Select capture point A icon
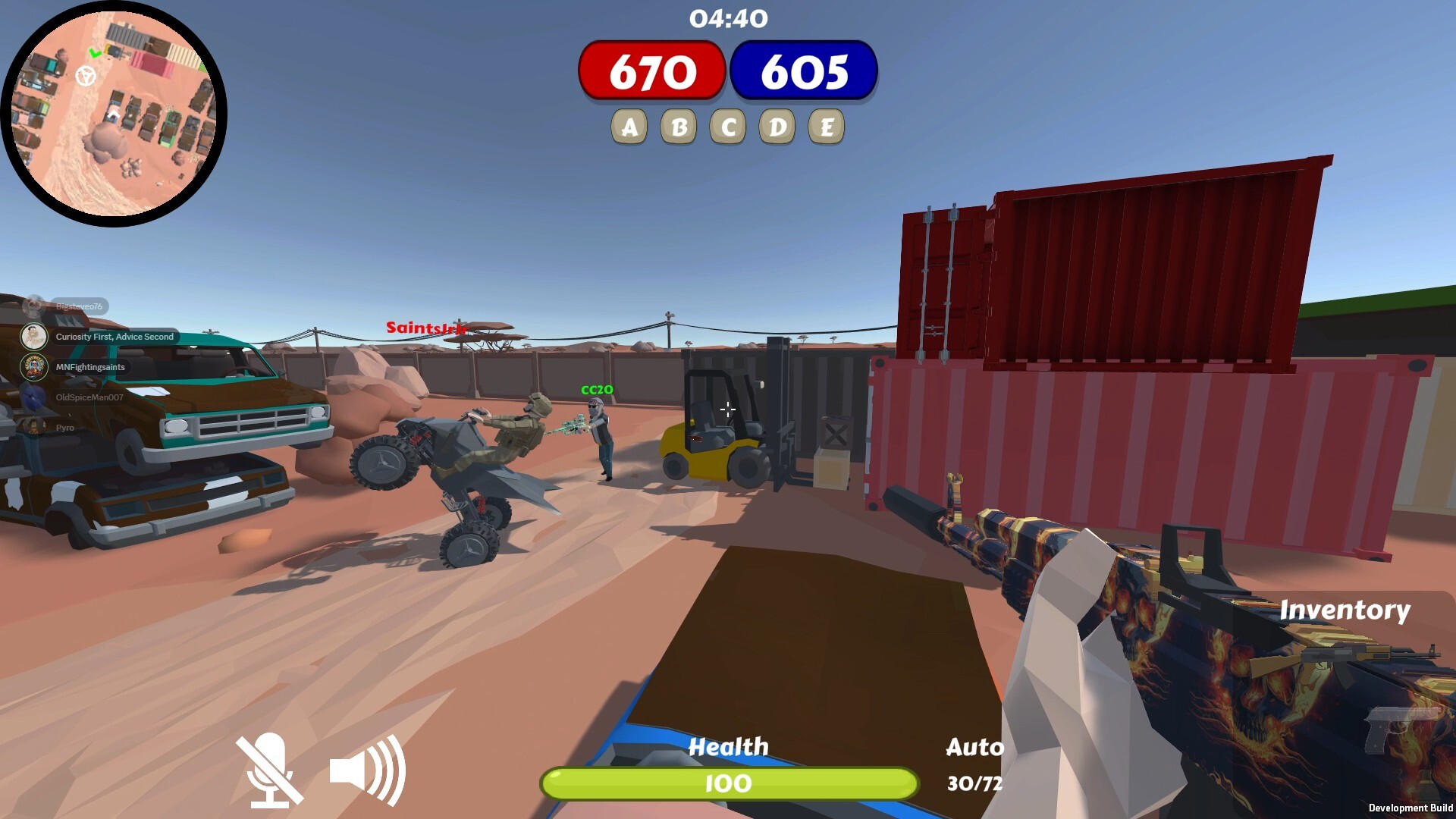This screenshot has width=1456, height=819. (x=629, y=127)
